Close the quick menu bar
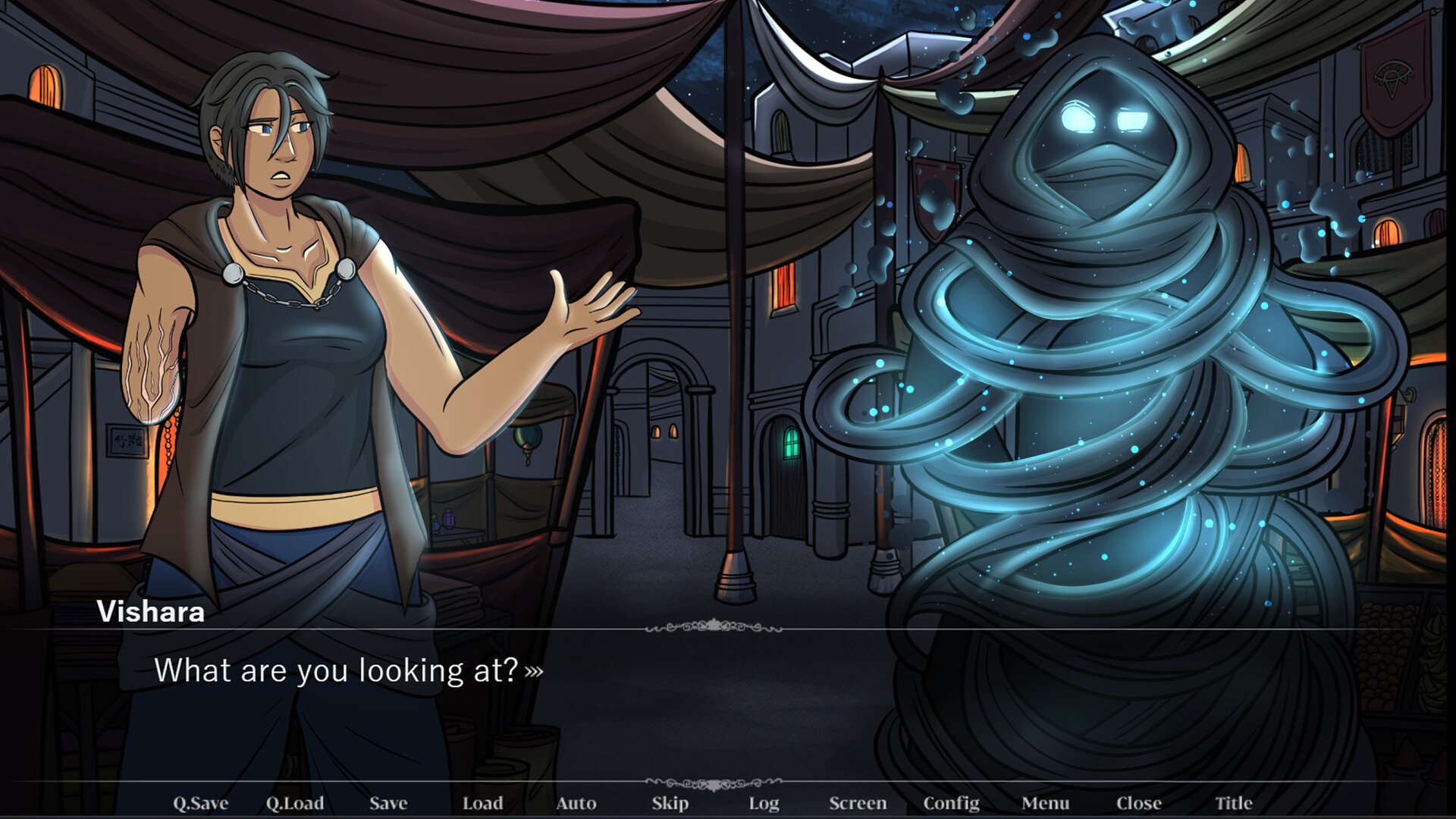This screenshot has height=819, width=1456. [x=1140, y=802]
